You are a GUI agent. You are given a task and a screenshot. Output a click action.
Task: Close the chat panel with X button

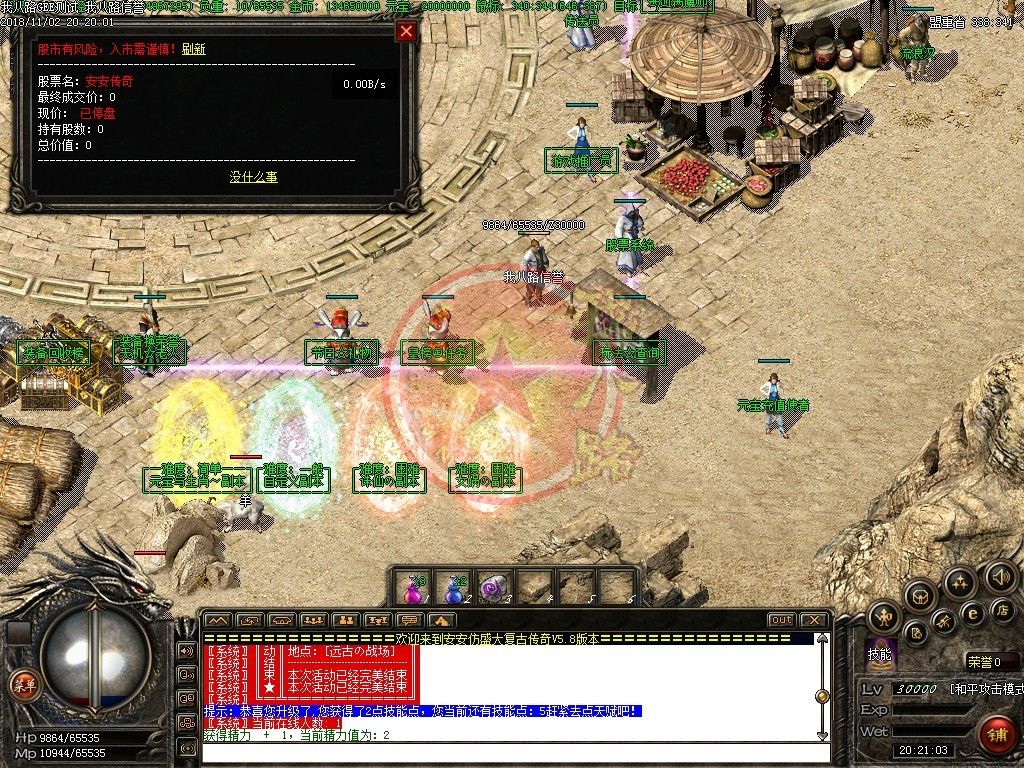pyautogui.click(x=814, y=620)
